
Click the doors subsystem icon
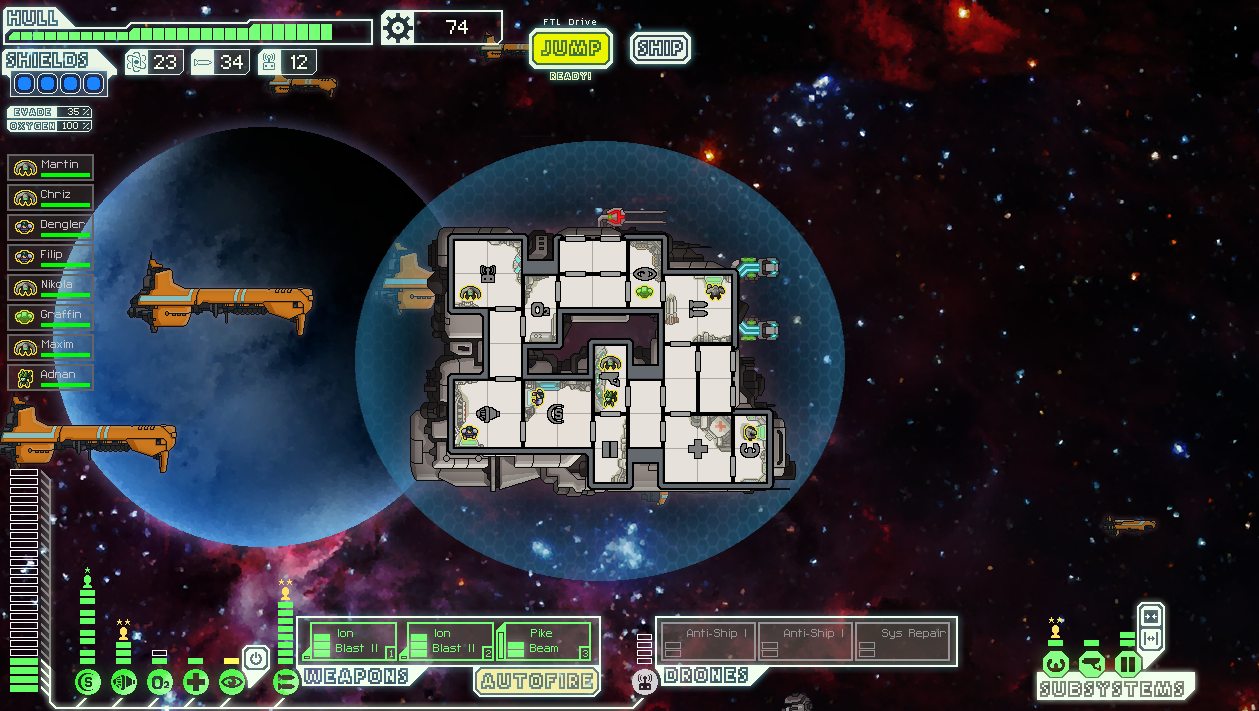tap(1128, 663)
